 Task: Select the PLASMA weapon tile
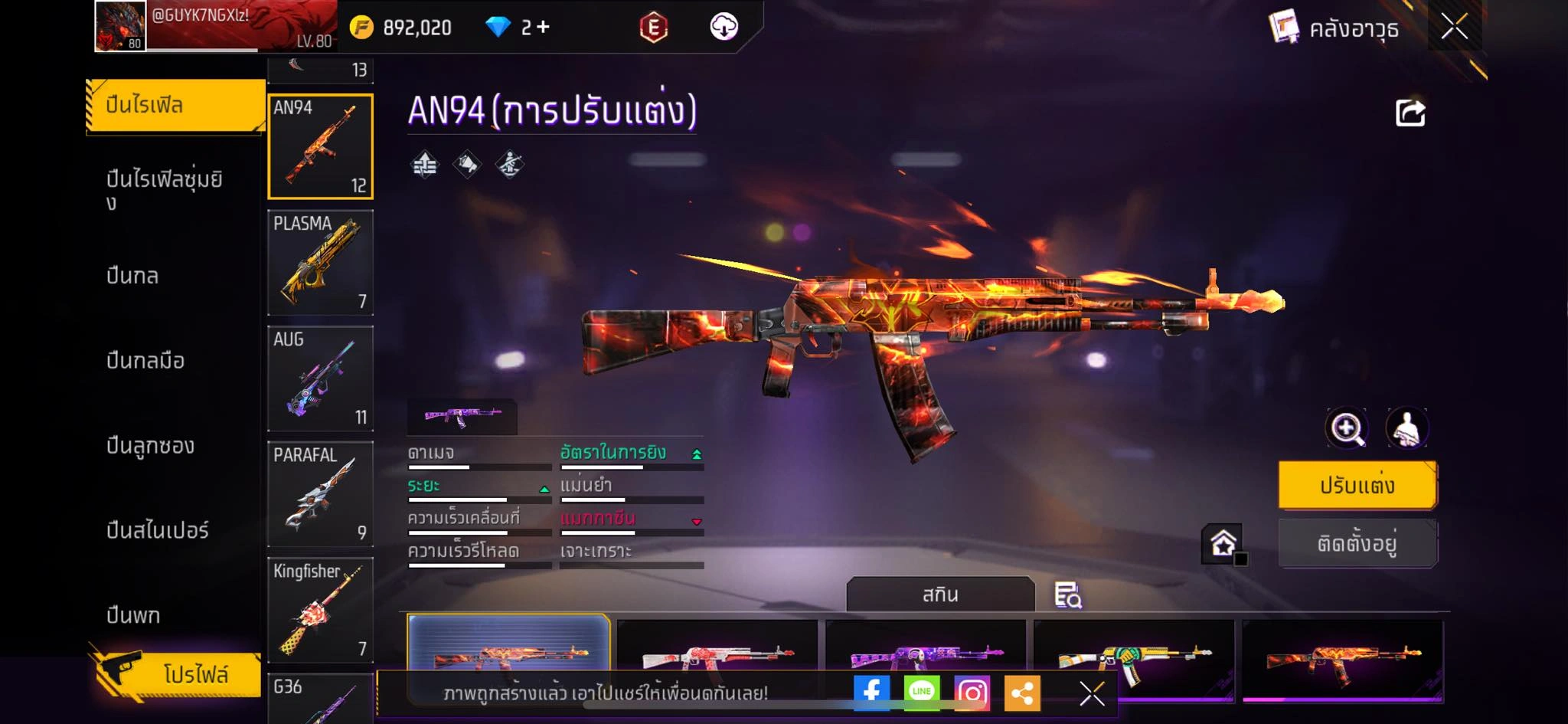(x=320, y=262)
